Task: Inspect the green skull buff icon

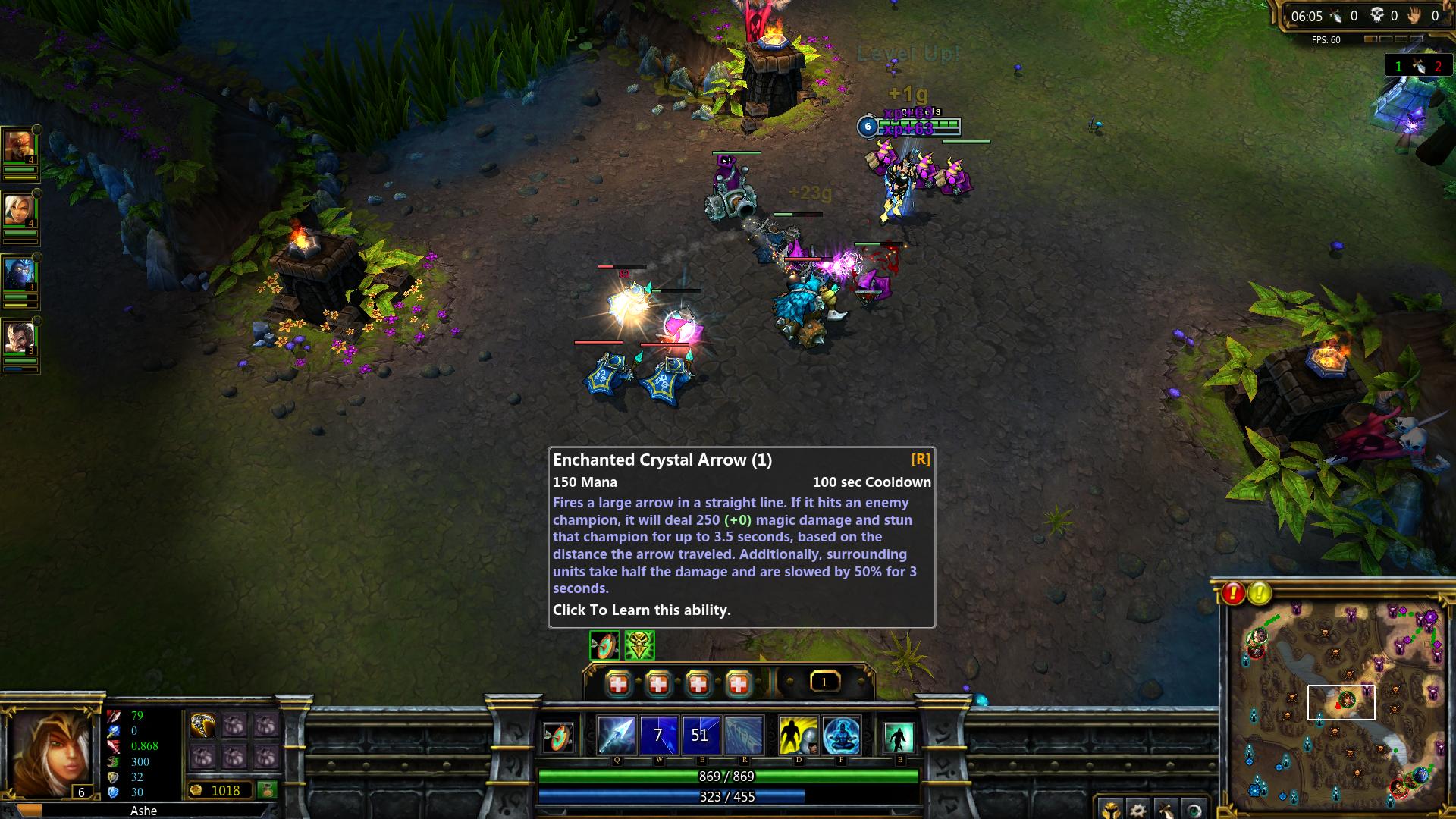Action: (x=639, y=645)
